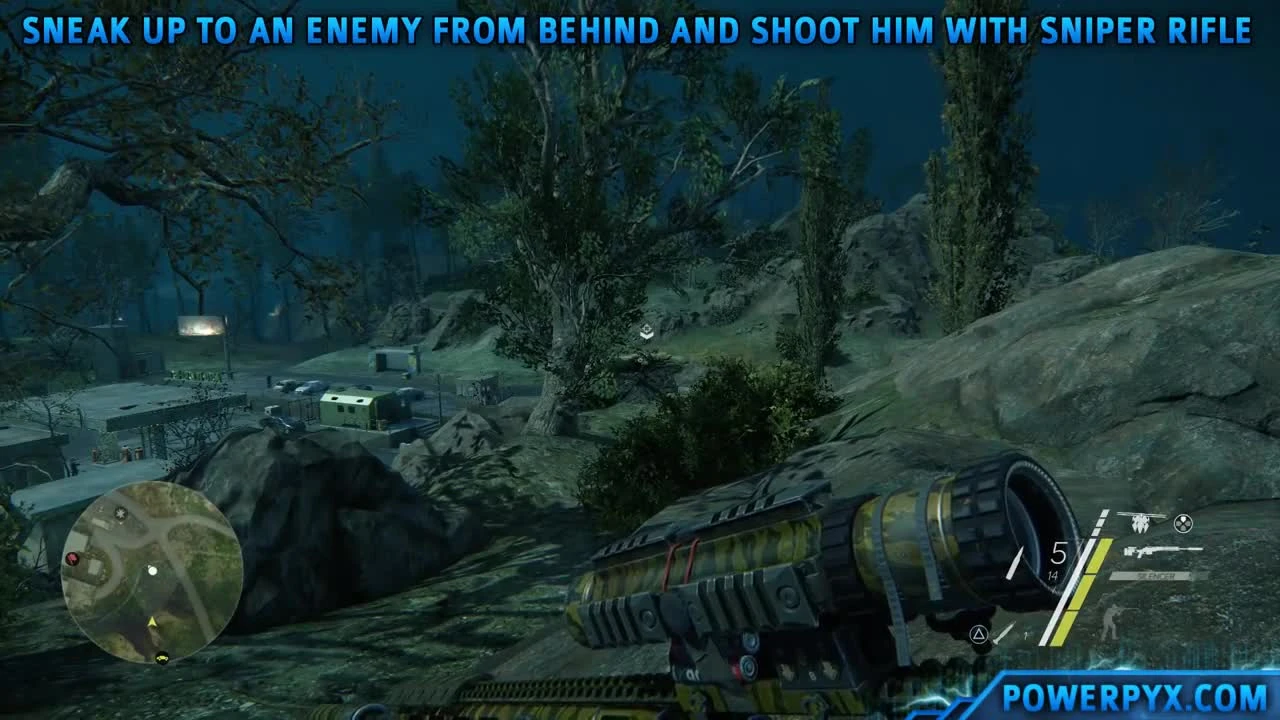
Task: Select the sniper rifle weapon icon
Action: [x=1163, y=550]
